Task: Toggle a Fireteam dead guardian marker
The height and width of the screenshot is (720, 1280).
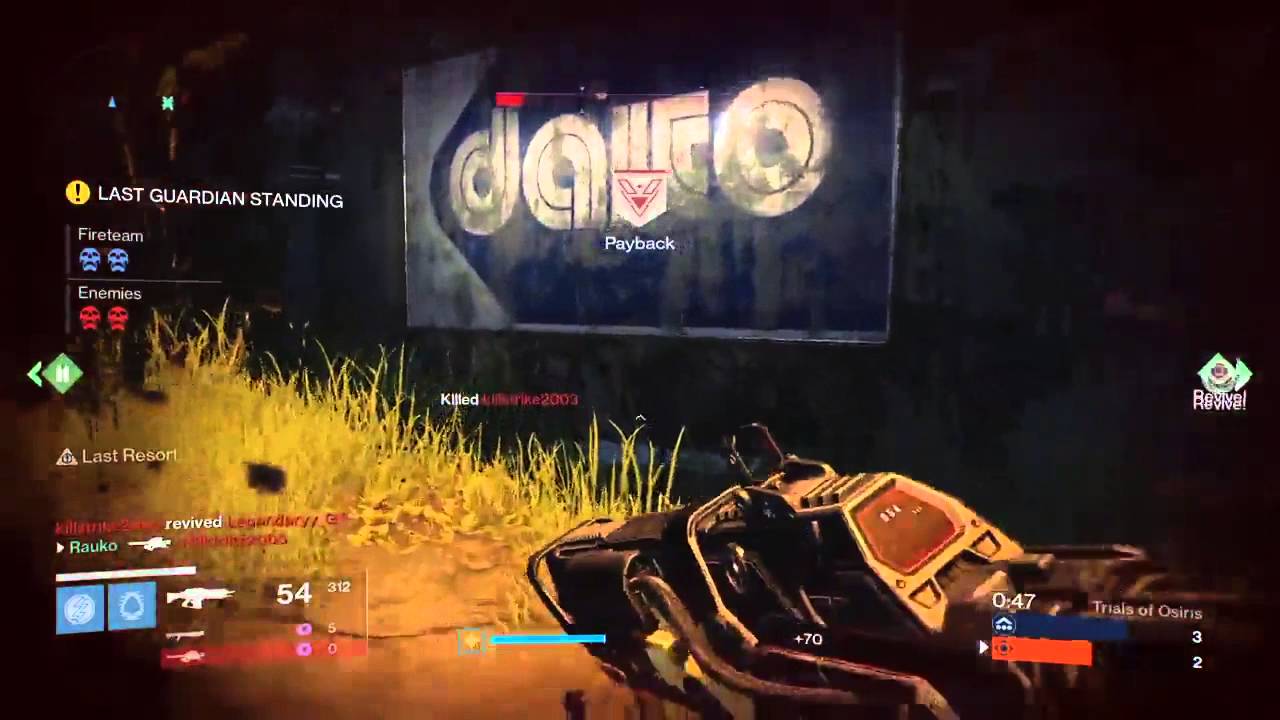Action: (90, 260)
